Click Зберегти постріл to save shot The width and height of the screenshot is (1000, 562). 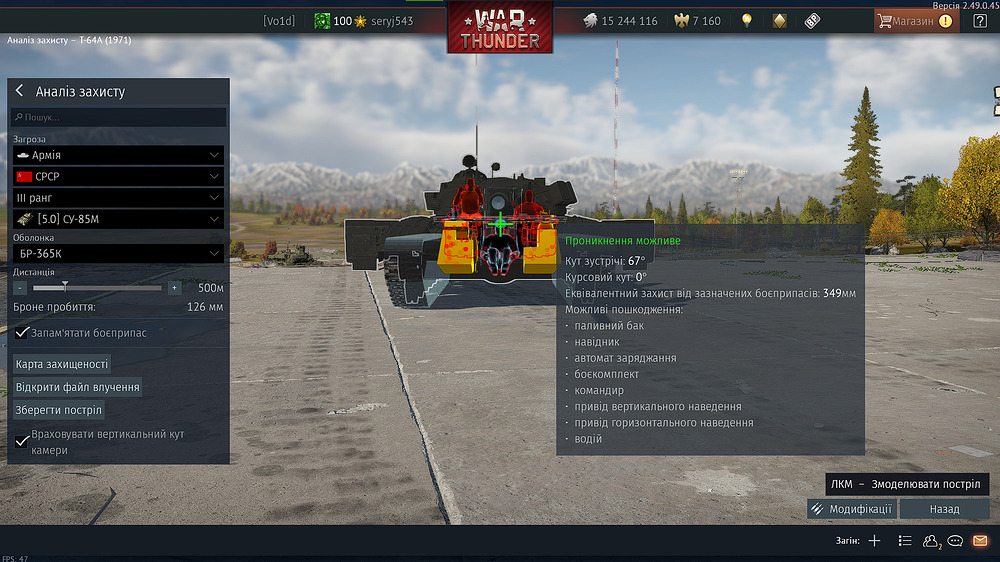coord(58,410)
